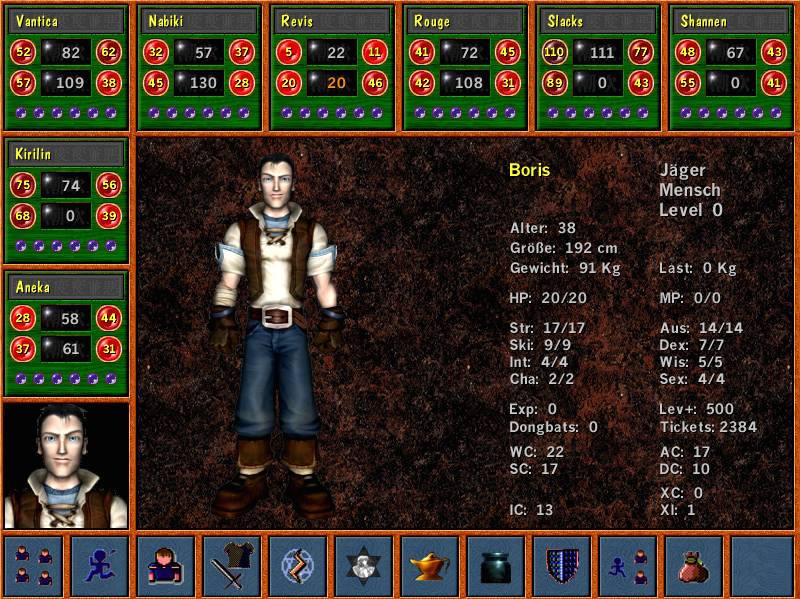Open the armor and sword equipment icon

232,565
